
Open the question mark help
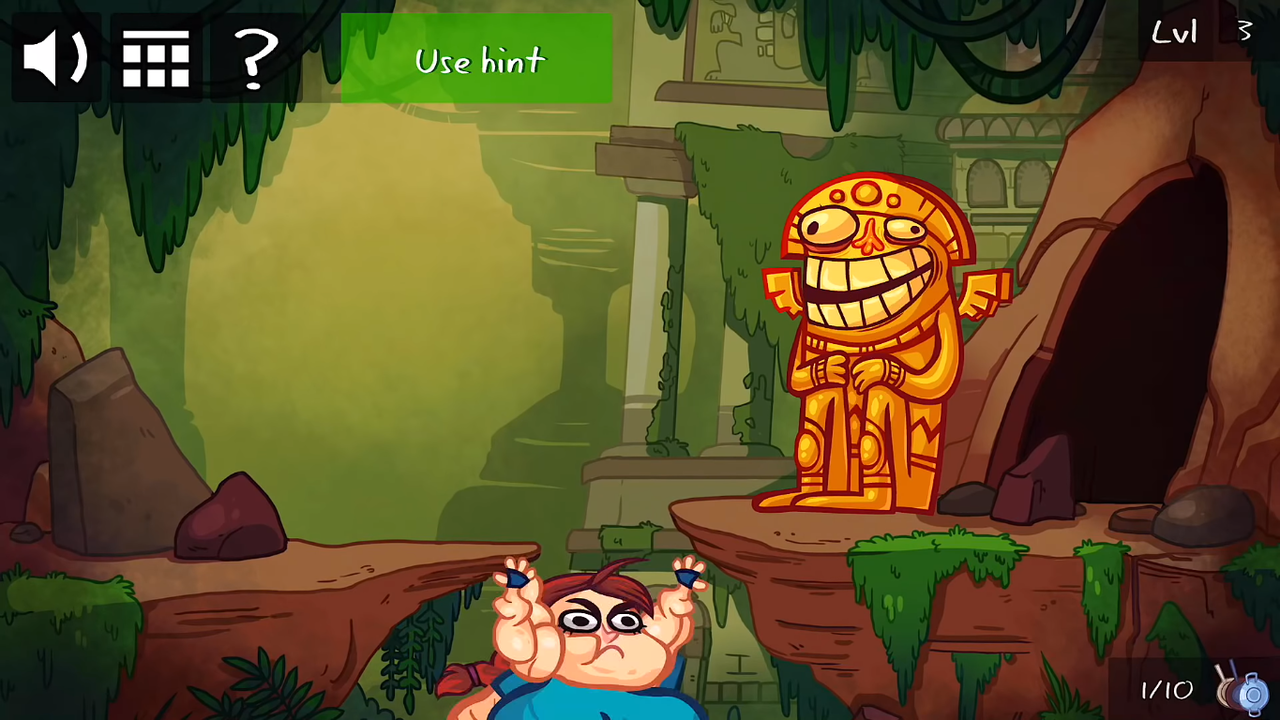click(255, 58)
